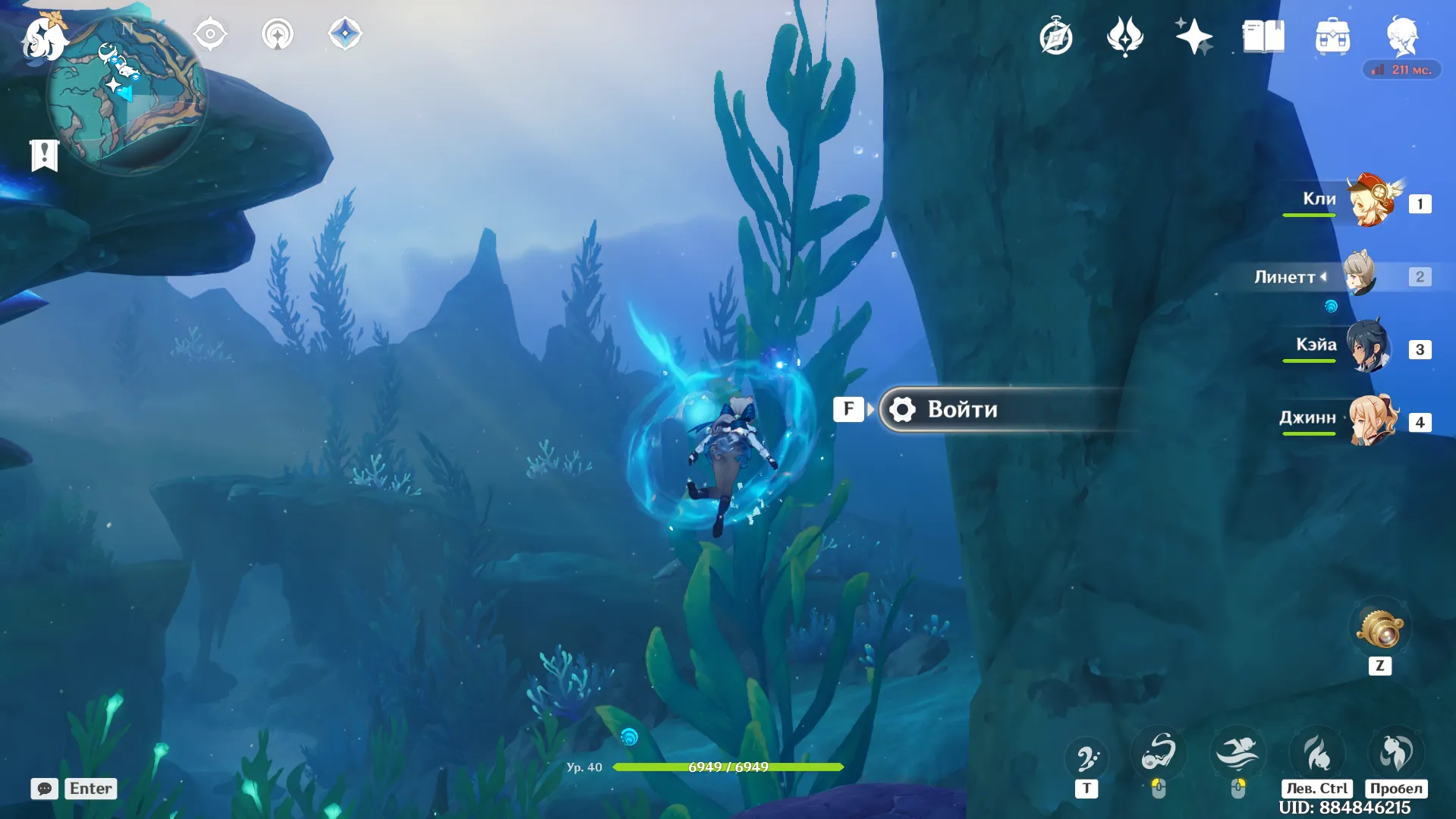The height and width of the screenshot is (819, 1456).
Task: Open the circular minimap
Action: pos(127,93)
